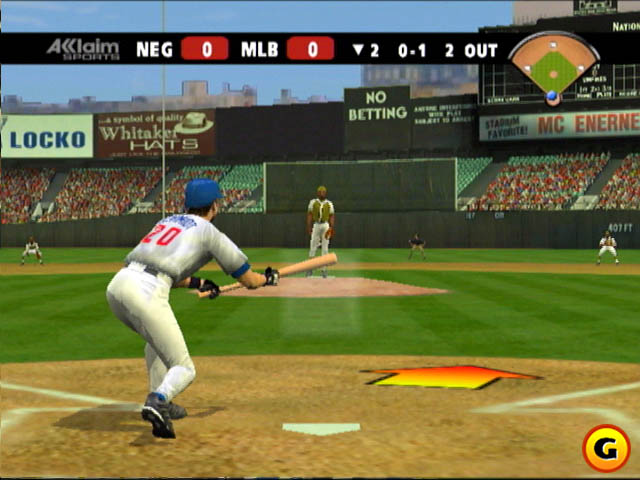
Task: Click the Acclaim Sports logo
Action: click(x=82, y=48)
